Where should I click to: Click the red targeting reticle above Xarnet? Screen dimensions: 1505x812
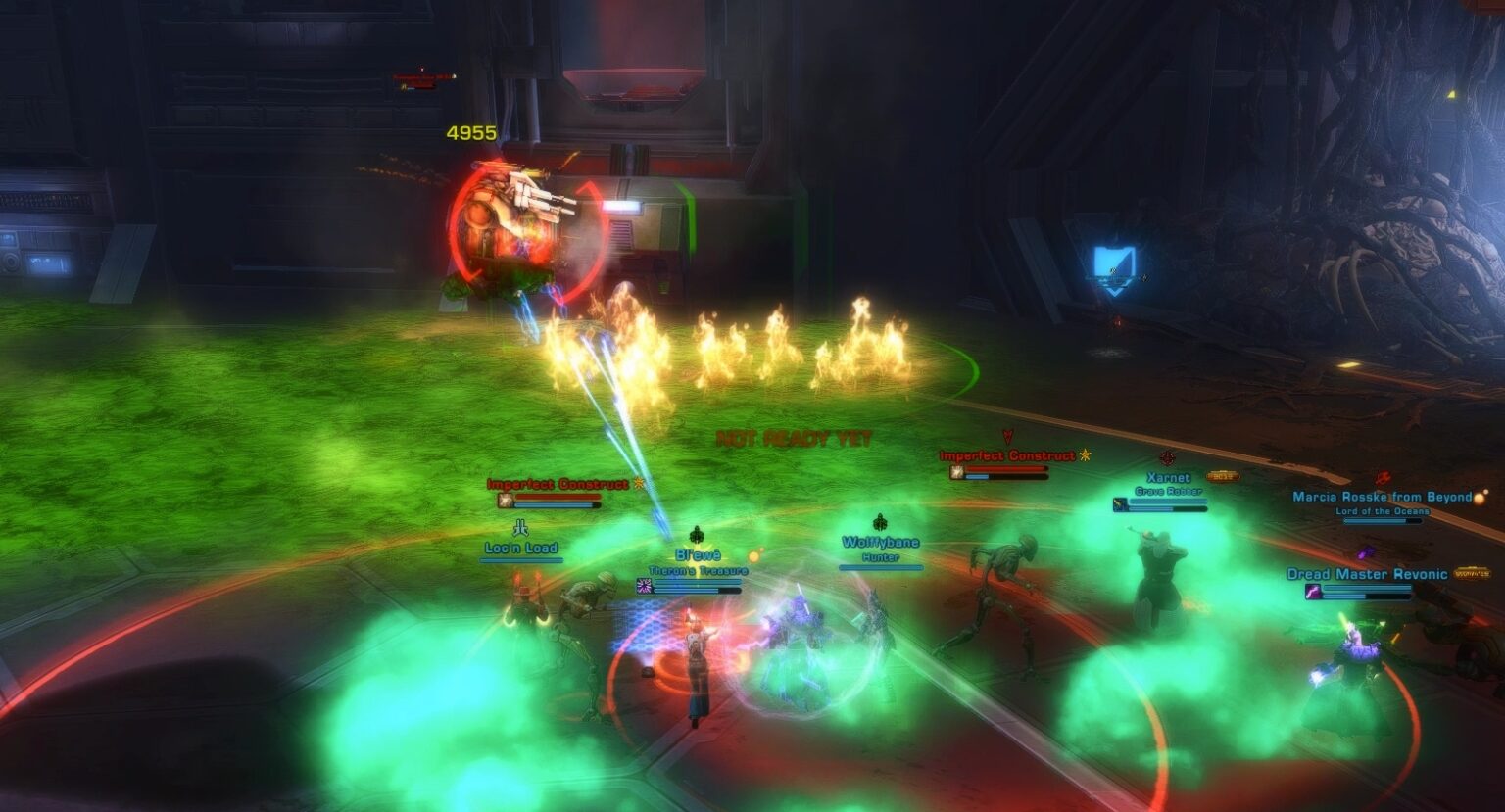1165,457
